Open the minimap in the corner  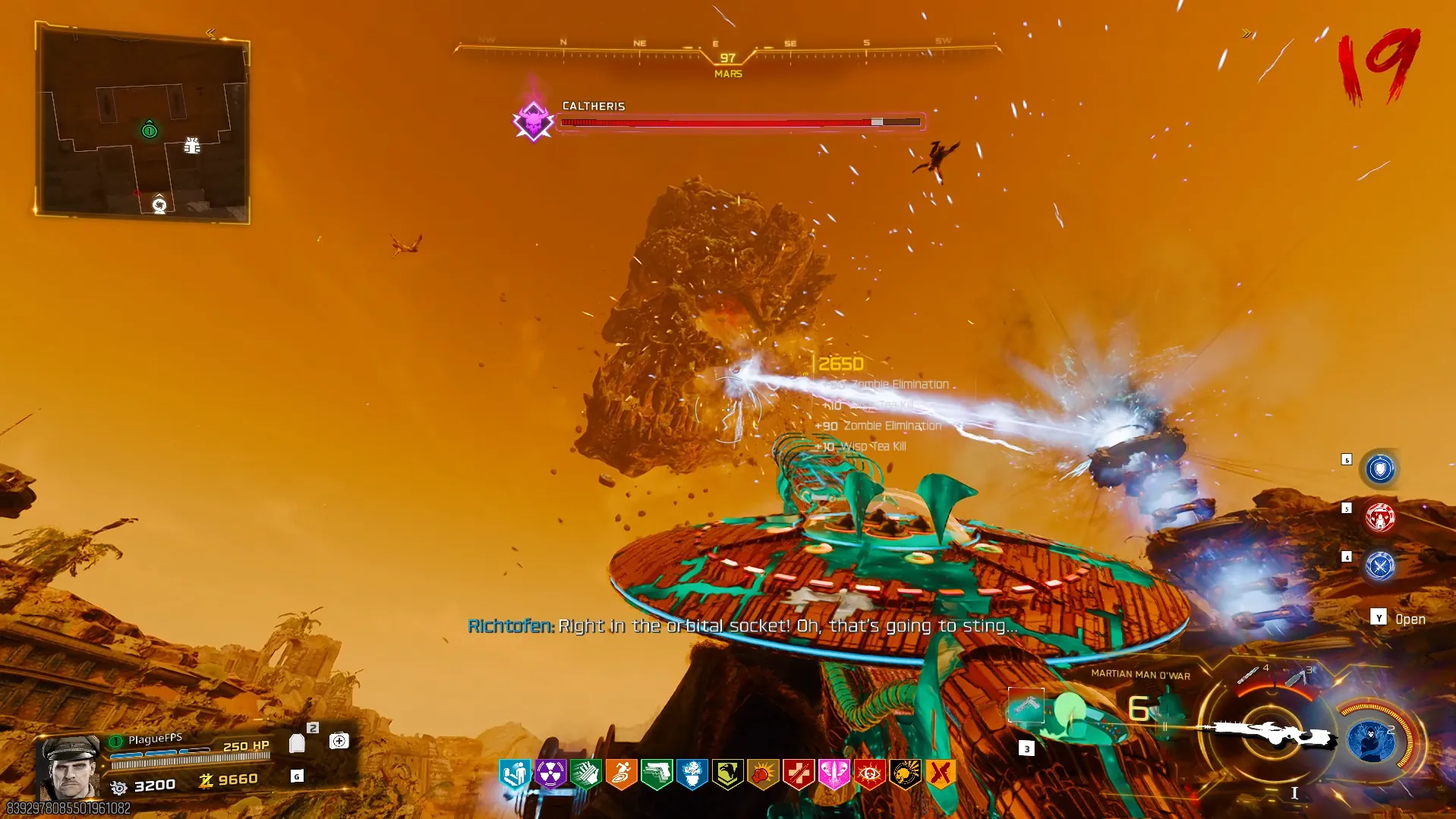click(143, 123)
